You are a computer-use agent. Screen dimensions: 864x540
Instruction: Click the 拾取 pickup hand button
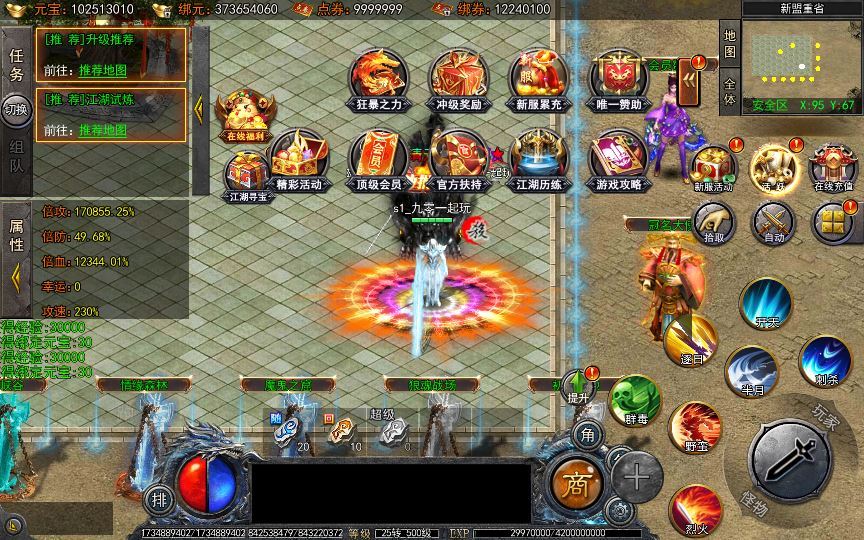coord(715,222)
